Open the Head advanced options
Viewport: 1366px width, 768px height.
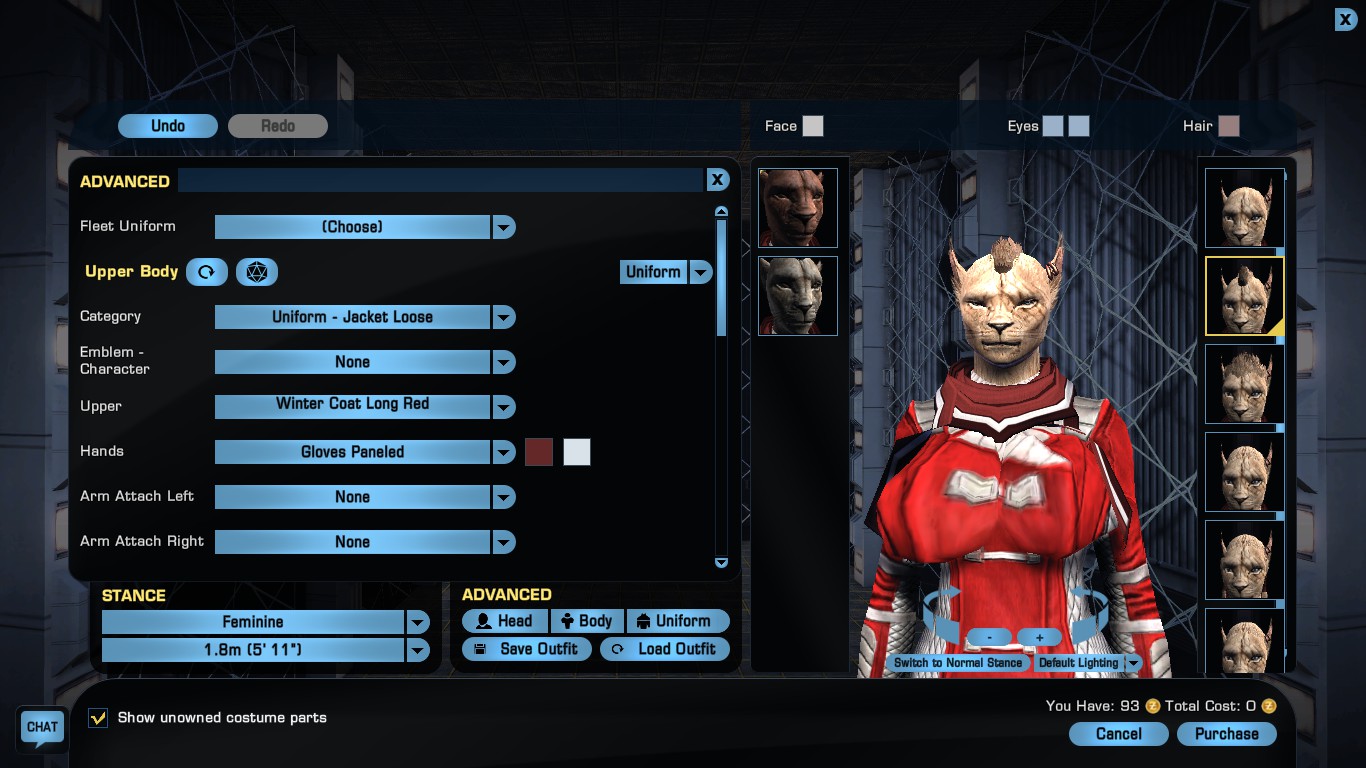click(505, 621)
